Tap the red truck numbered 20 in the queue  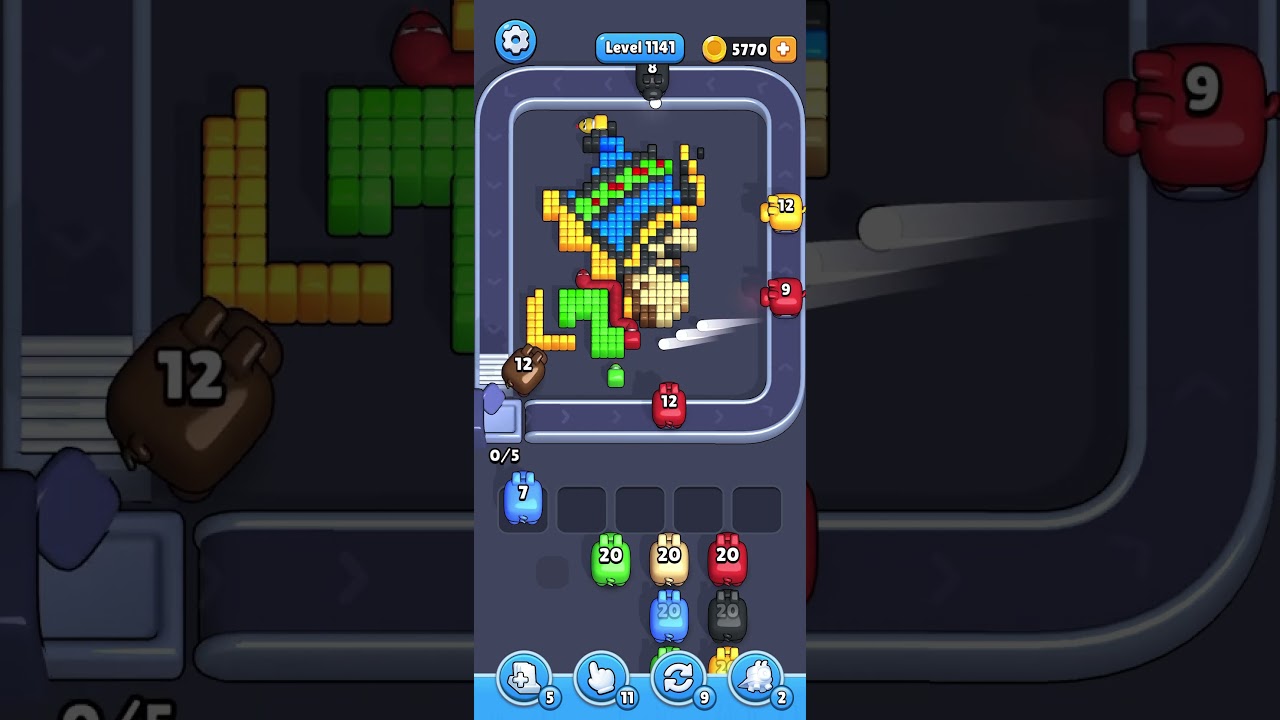(727, 560)
